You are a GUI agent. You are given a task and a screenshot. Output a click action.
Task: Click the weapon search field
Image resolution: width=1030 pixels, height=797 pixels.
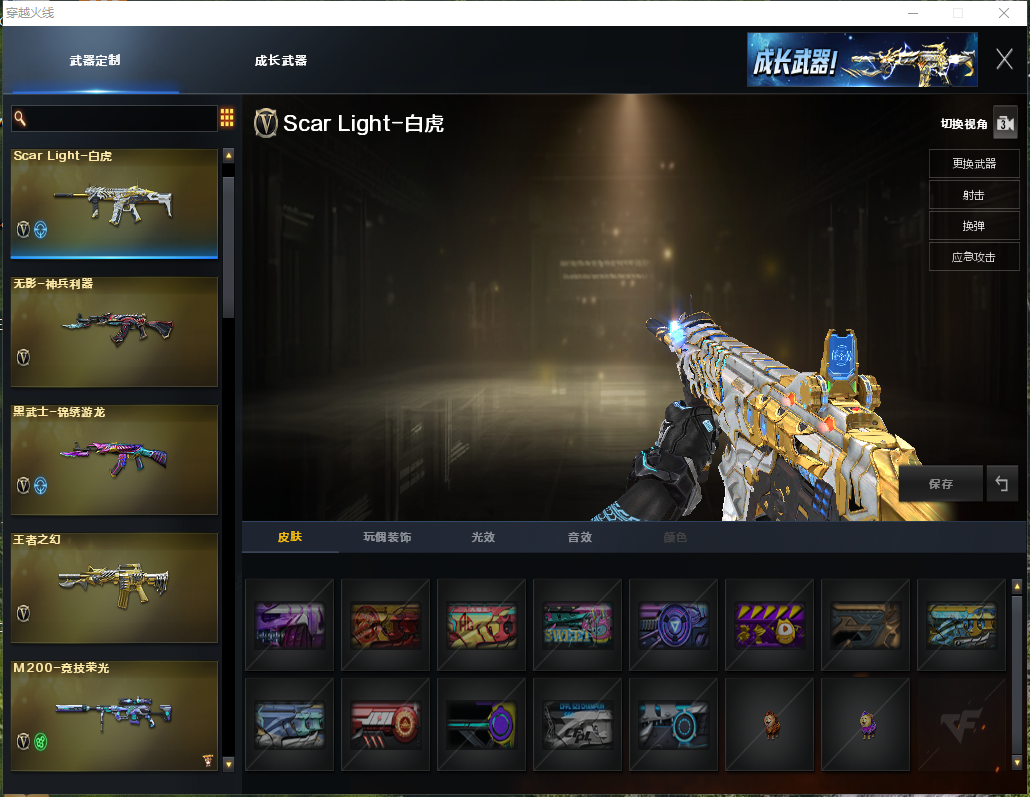click(115, 119)
